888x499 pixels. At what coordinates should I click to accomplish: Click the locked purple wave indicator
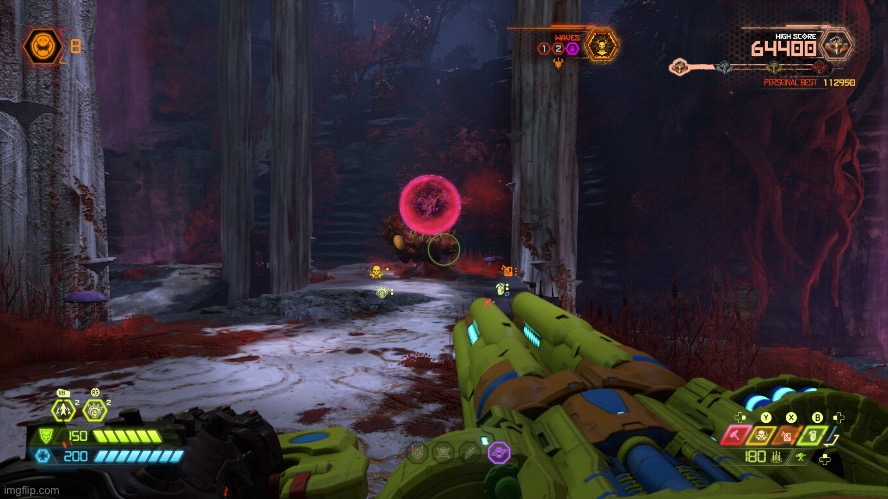(x=573, y=47)
